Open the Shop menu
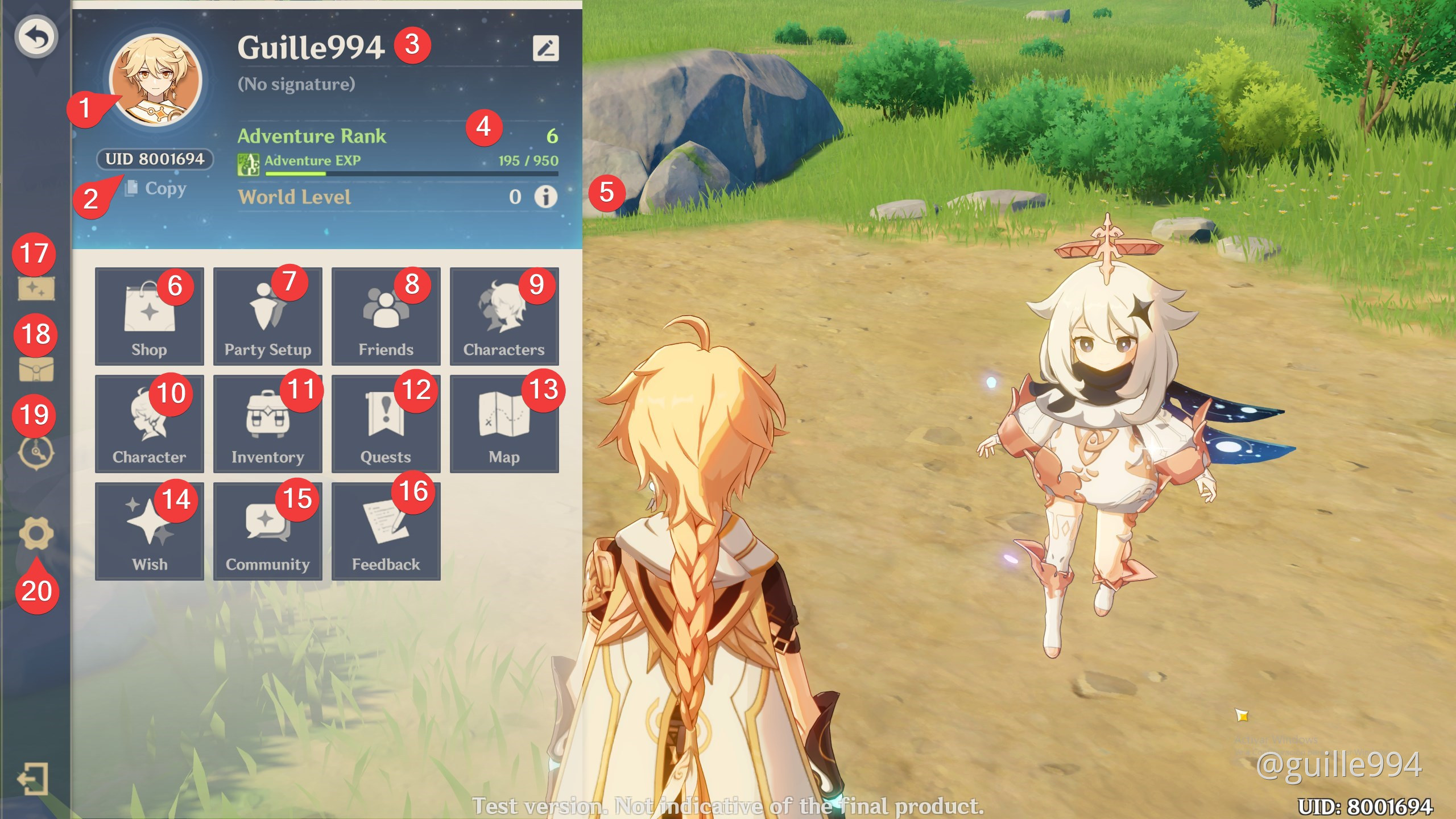This screenshot has width=1456, height=819. point(149,316)
